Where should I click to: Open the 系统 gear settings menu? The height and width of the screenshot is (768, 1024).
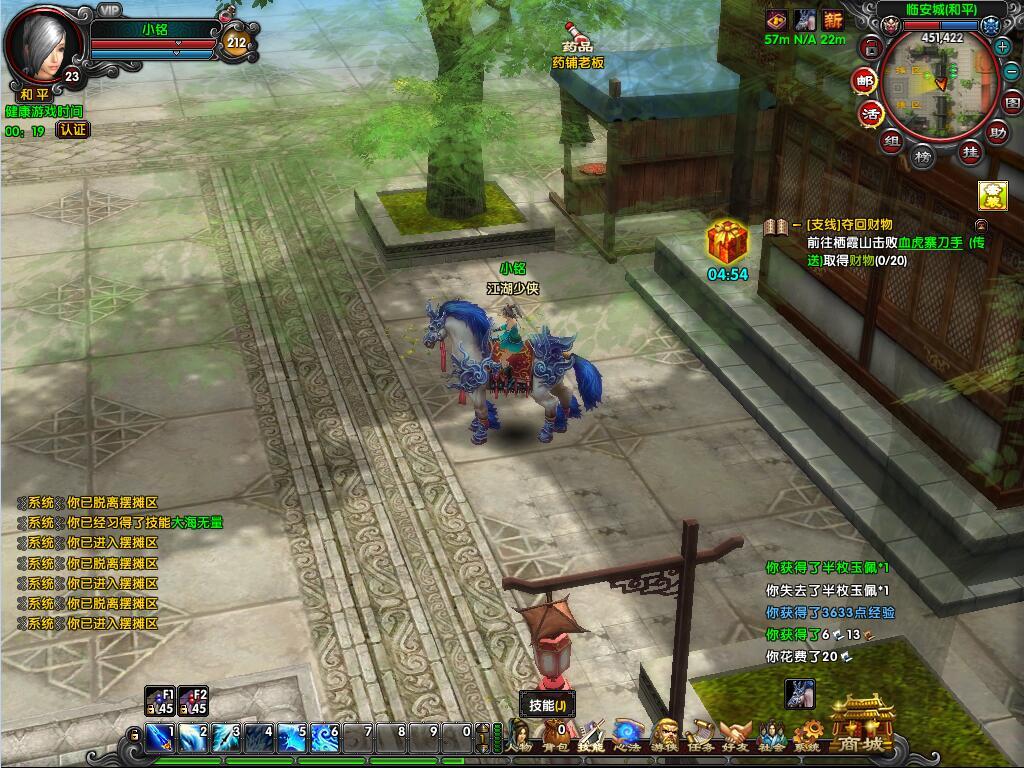[x=808, y=737]
